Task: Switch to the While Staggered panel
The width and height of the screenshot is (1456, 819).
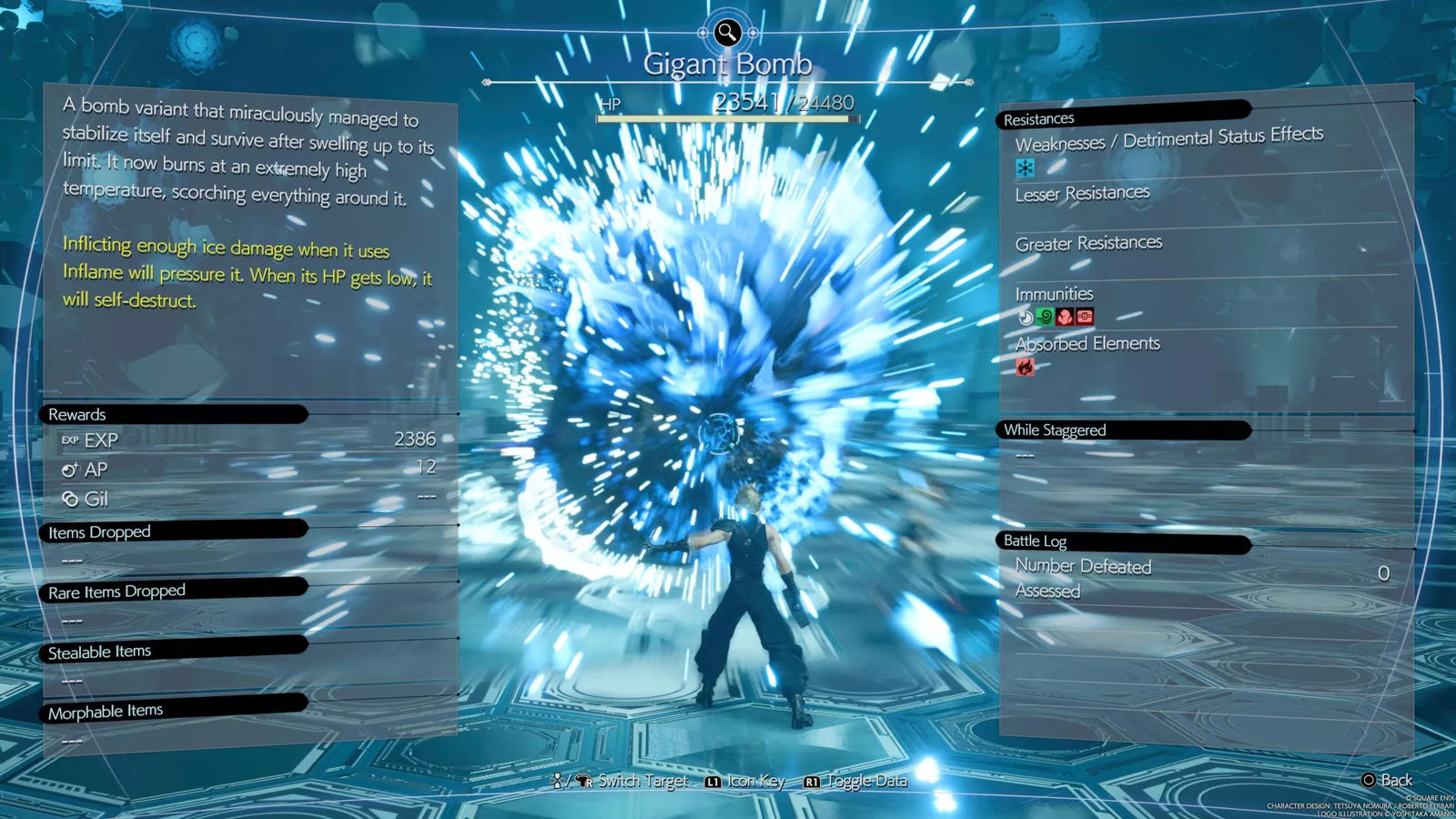Action: point(1054,430)
